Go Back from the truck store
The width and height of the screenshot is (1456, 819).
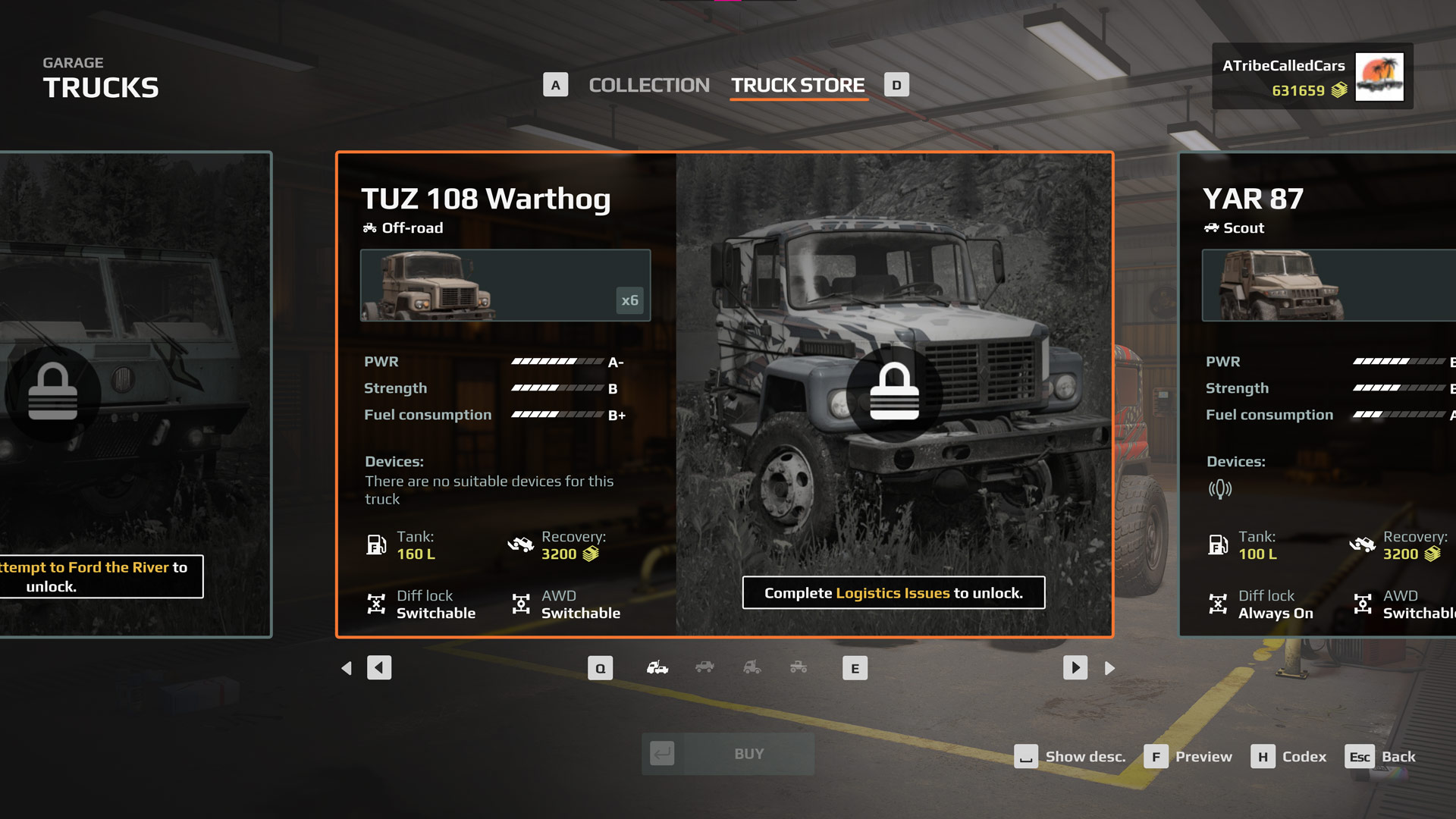point(1381,757)
